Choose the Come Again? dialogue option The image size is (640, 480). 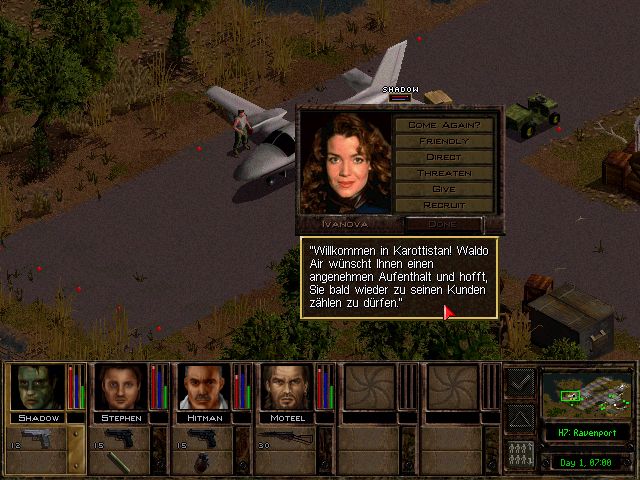[444, 125]
